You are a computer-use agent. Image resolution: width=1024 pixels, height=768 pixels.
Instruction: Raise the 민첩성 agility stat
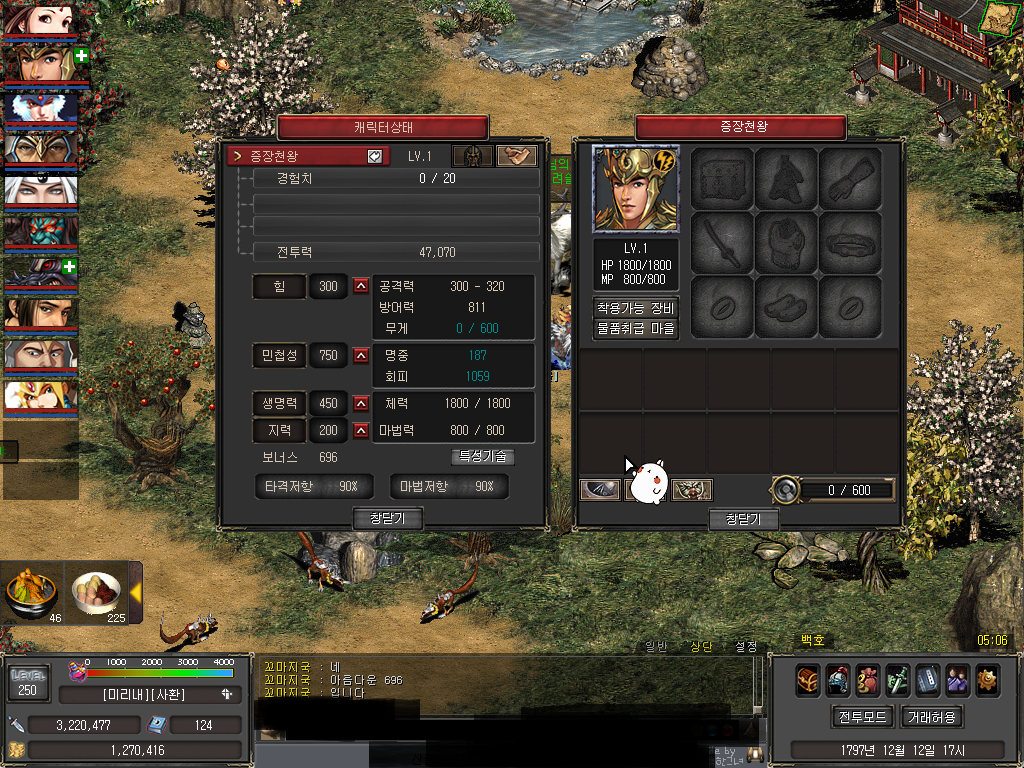click(x=361, y=355)
